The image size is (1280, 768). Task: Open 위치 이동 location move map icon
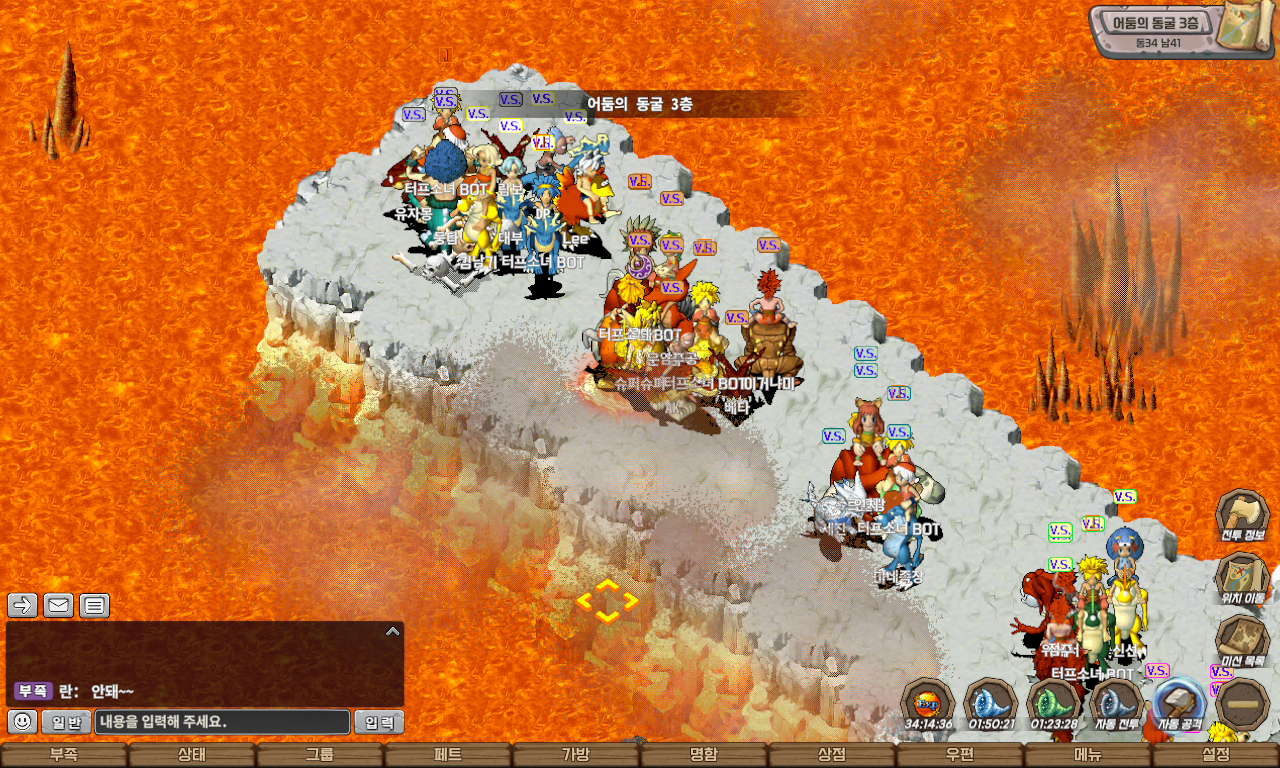point(1242,579)
